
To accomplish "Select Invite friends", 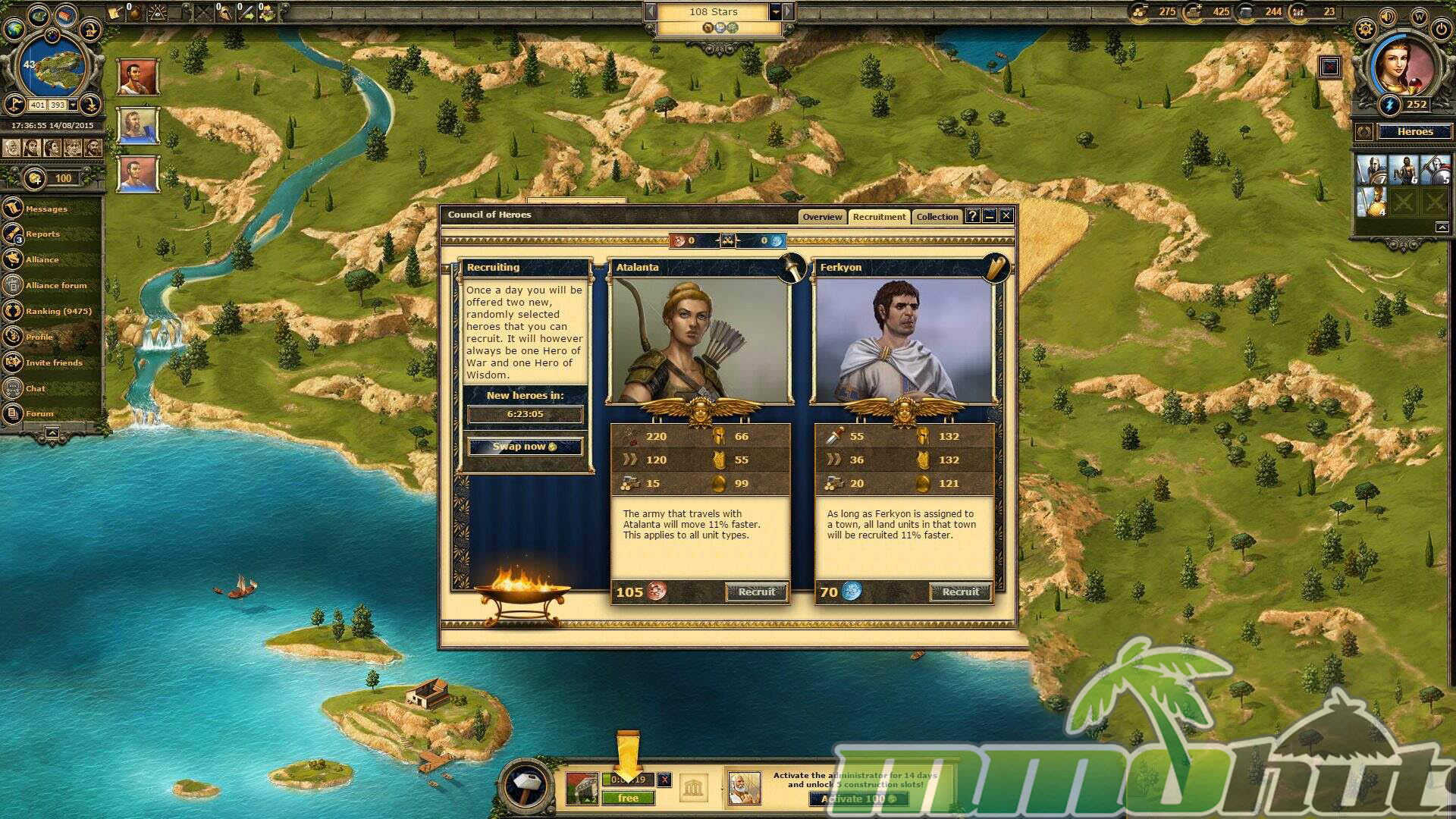I will (54, 363).
